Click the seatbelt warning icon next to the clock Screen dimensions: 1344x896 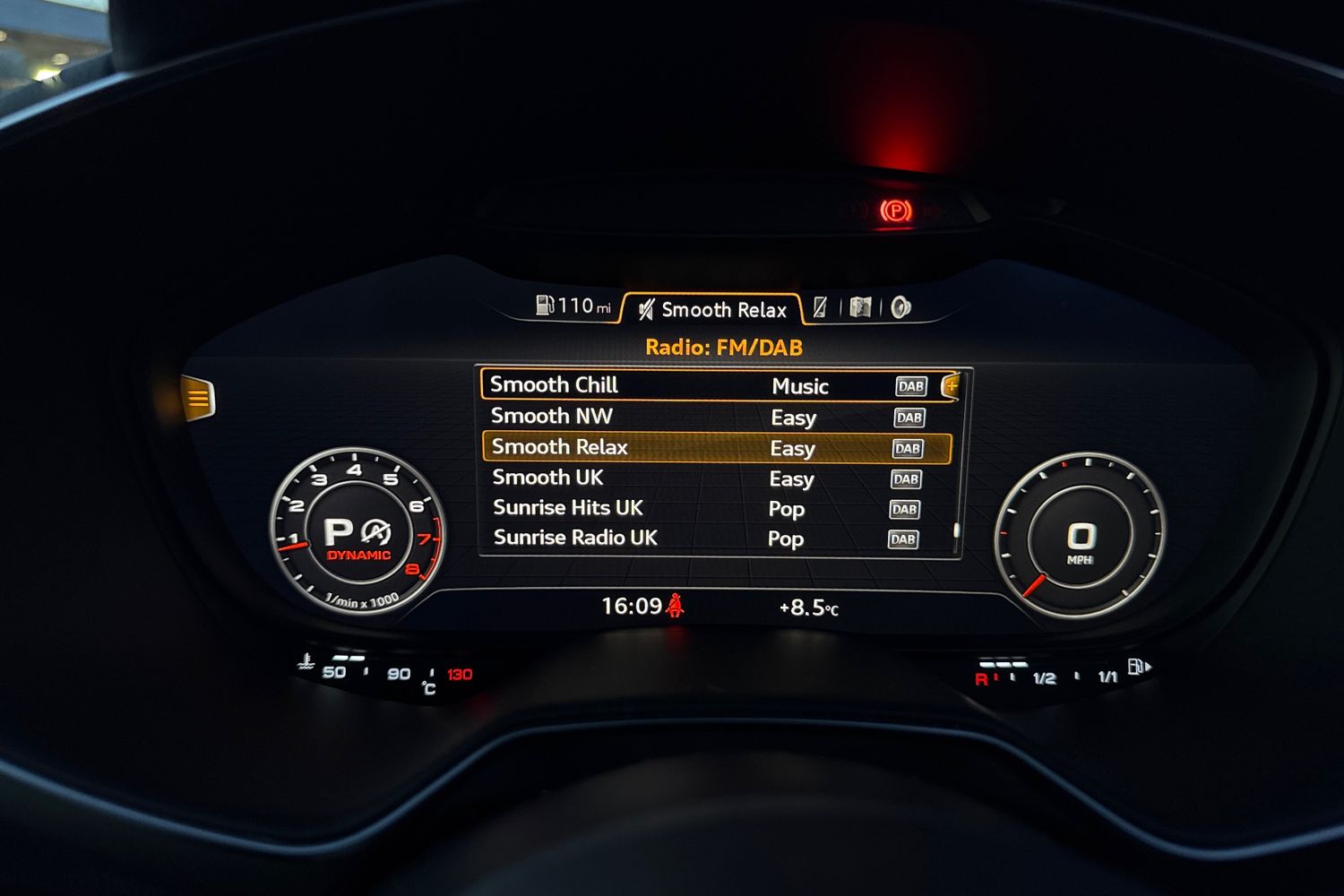tap(675, 607)
